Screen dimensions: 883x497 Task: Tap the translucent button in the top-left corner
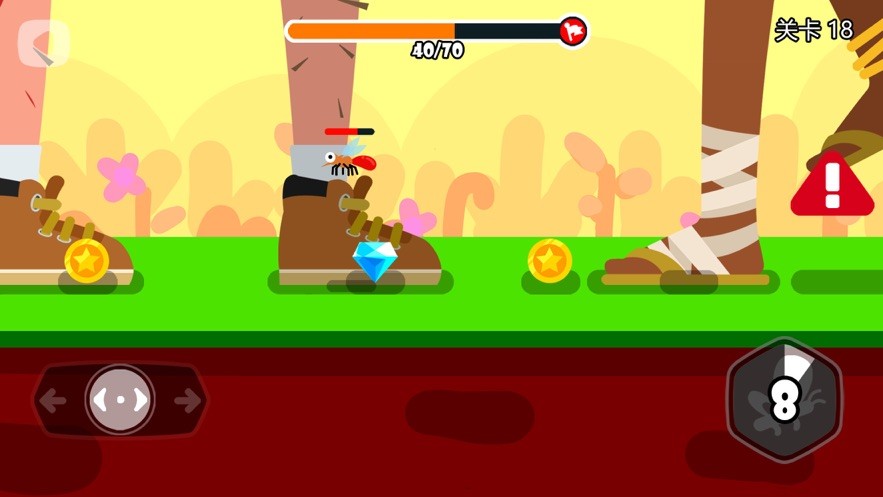(44, 43)
